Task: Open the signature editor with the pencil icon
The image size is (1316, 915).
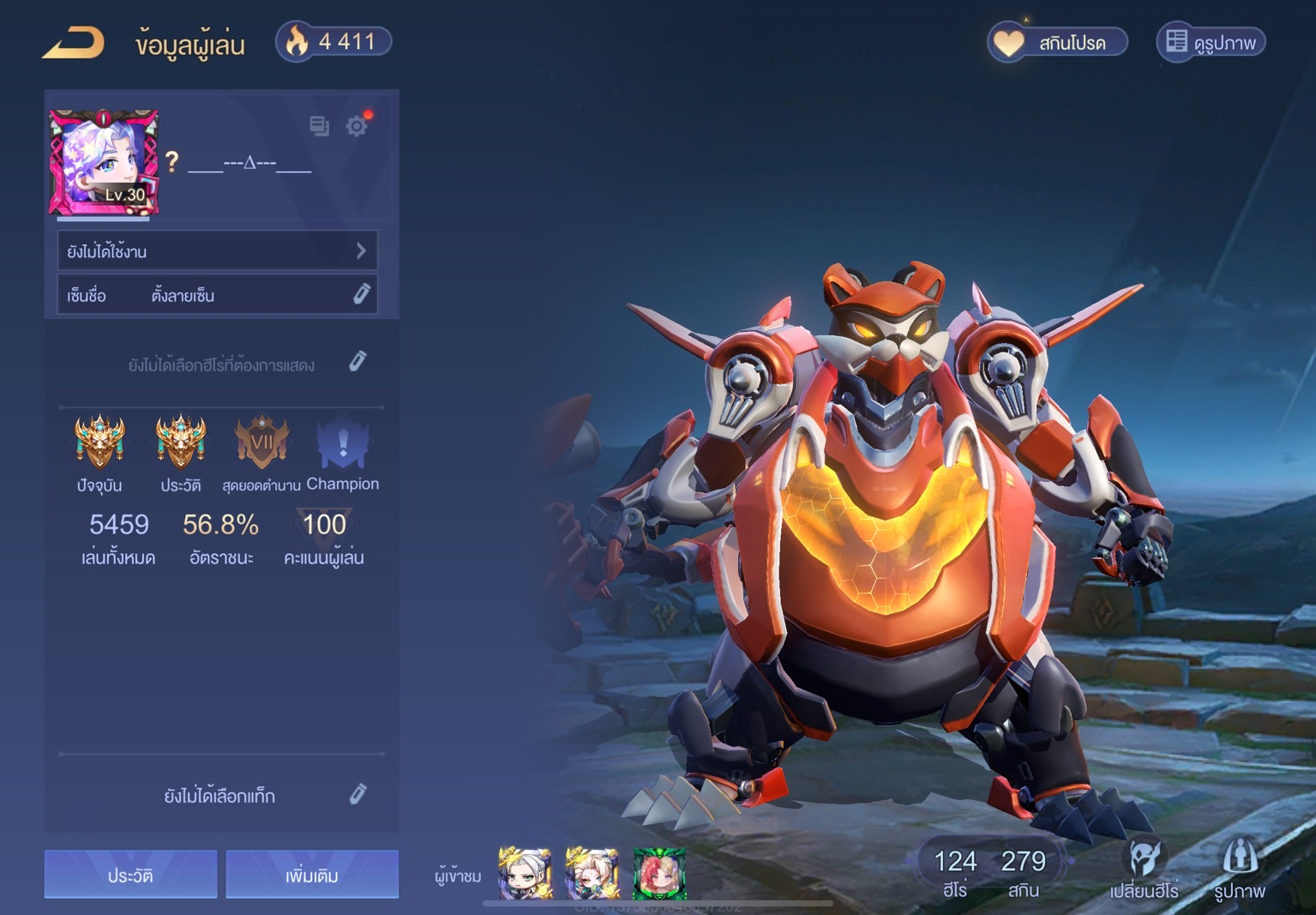Action: click(361, 294)
